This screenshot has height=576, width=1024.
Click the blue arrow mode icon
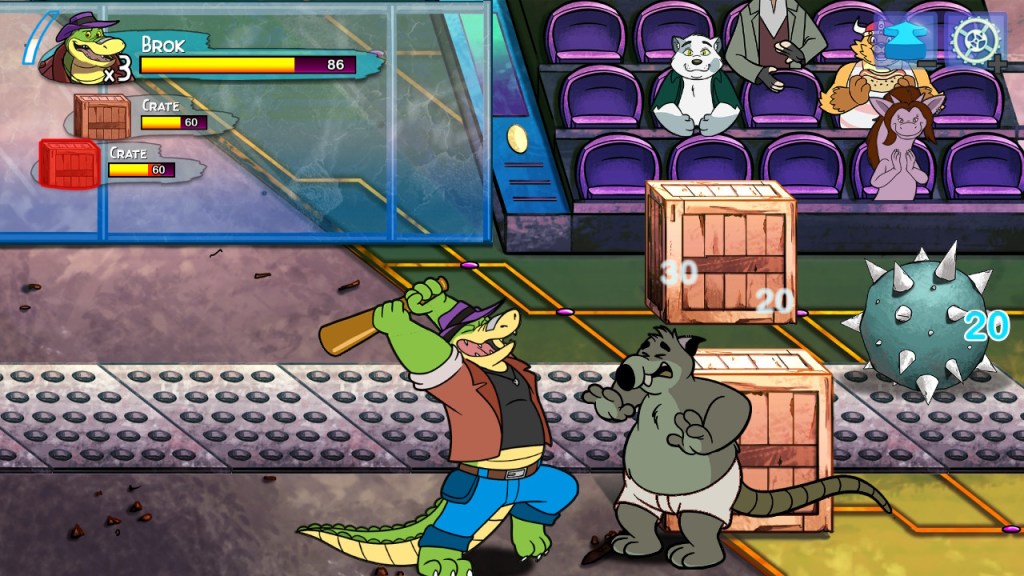tap(909, 40)
